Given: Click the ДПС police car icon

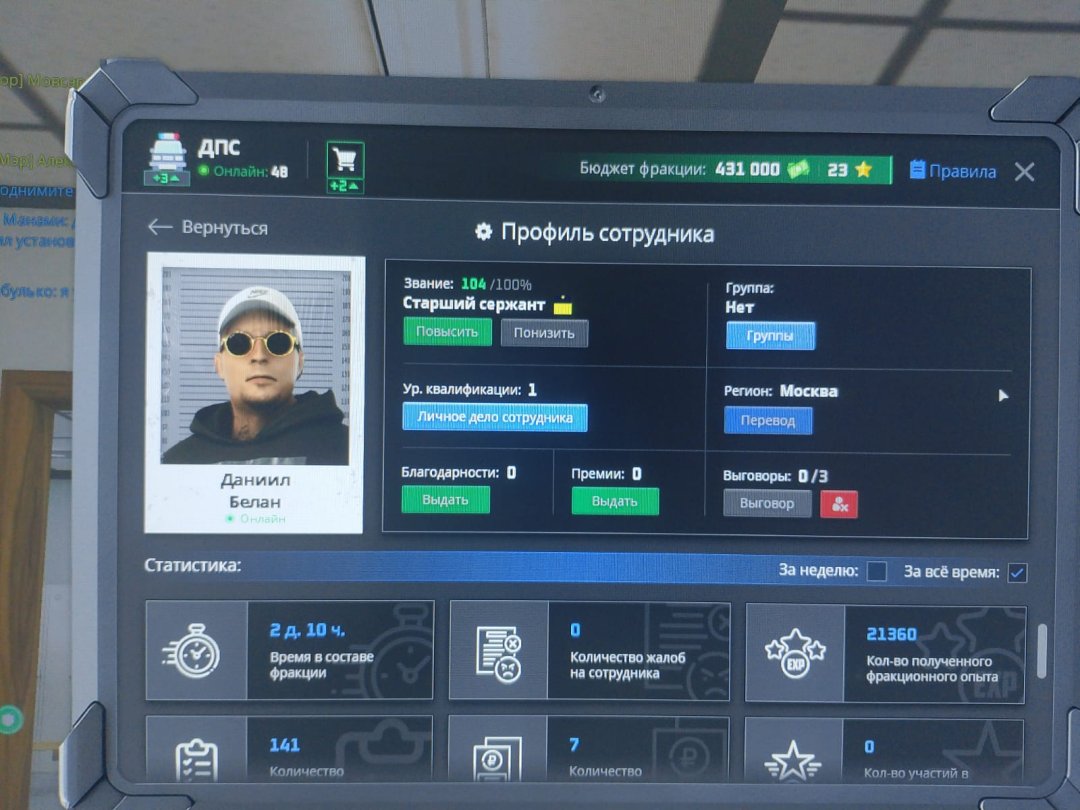Looking at the screenshot, I should click(169, 156).
